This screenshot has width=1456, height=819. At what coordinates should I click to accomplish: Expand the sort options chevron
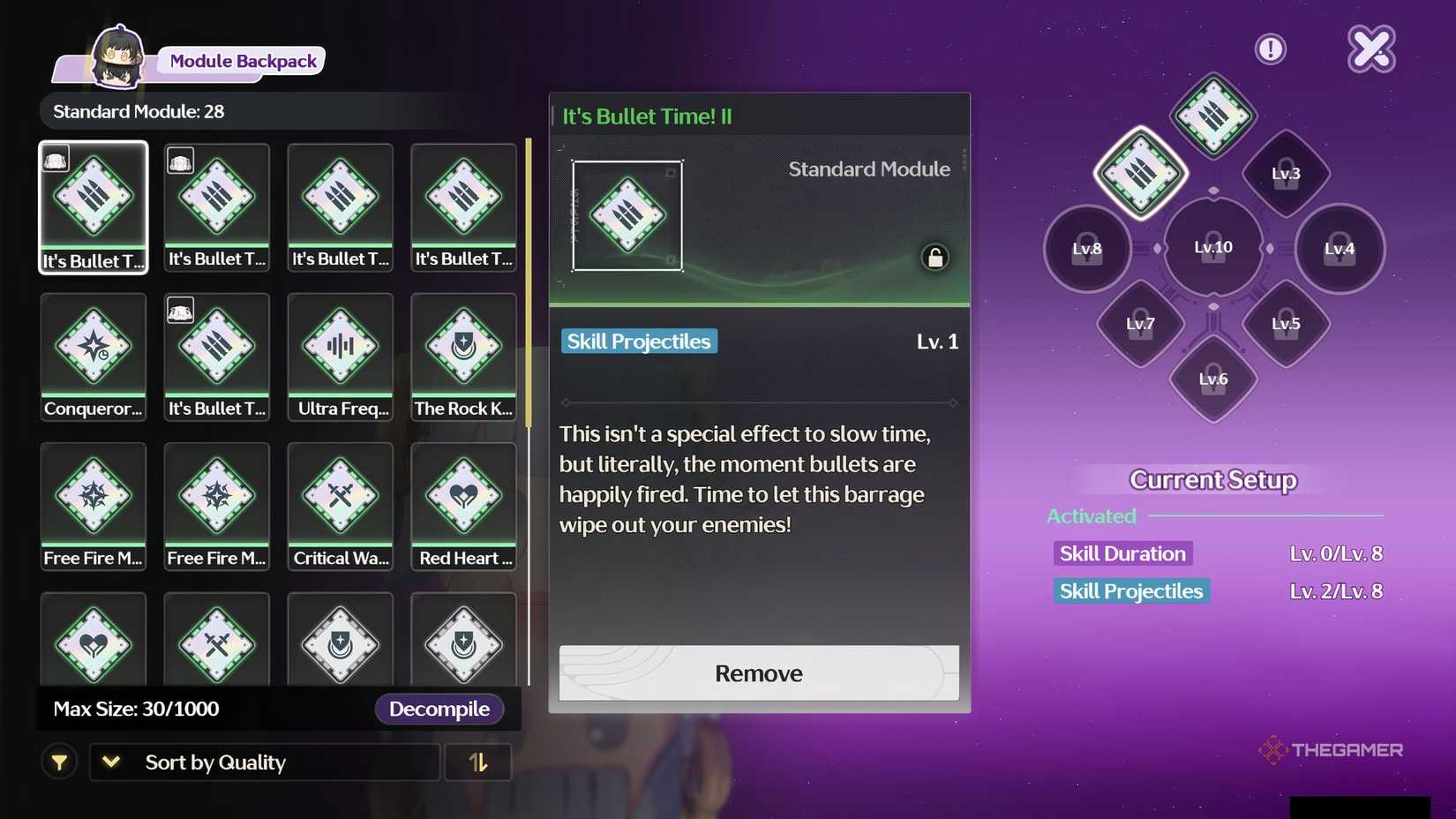pos(110,762)
